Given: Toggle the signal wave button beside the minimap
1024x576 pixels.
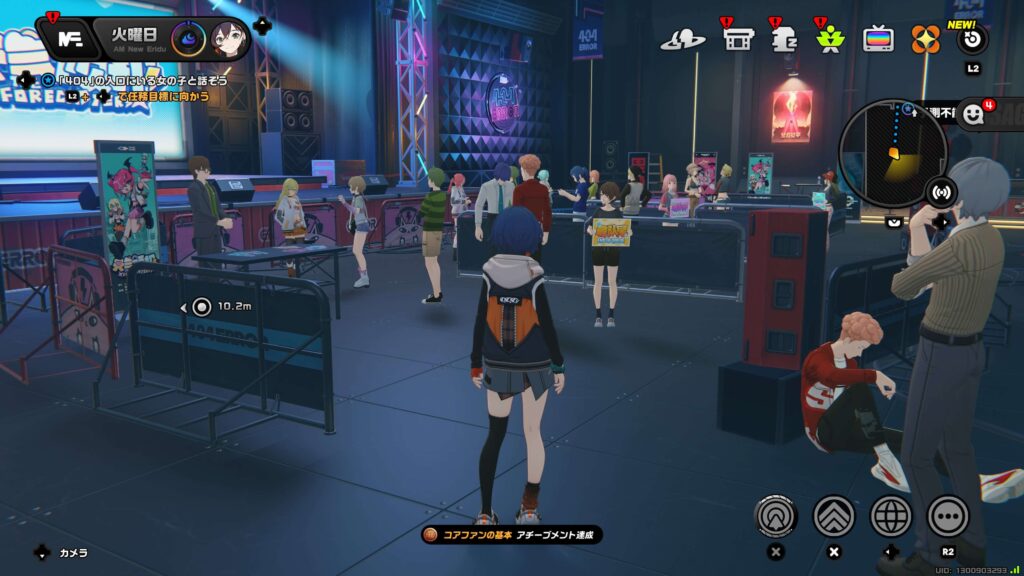Looking at the screenshot, I should pyautogui.click(x=940, y=191).
